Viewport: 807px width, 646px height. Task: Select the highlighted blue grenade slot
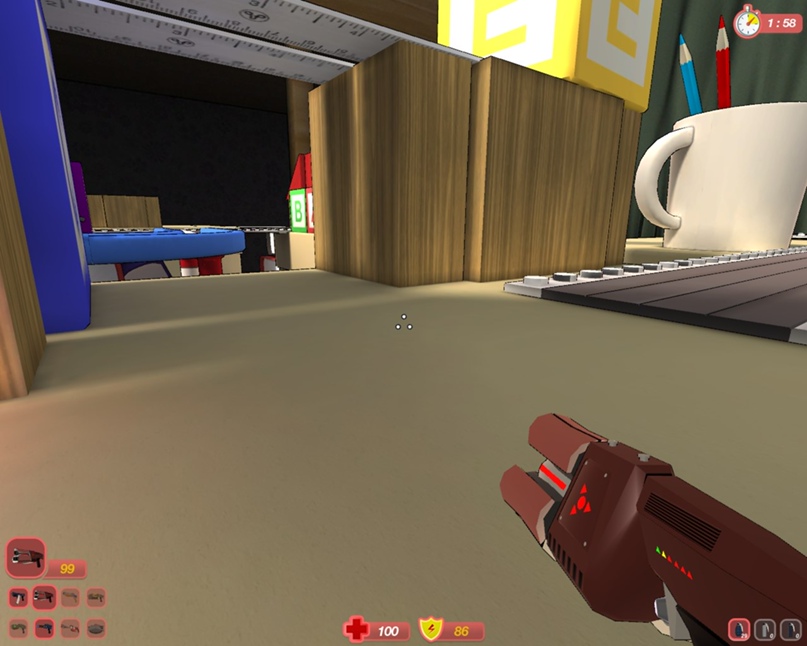coord(739,631)
